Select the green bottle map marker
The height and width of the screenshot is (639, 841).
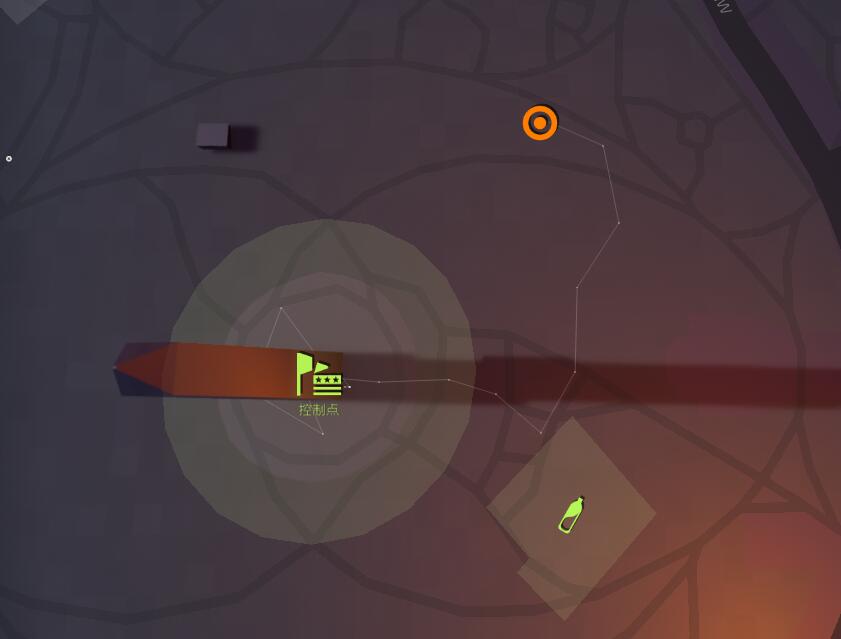click(572, 514)
